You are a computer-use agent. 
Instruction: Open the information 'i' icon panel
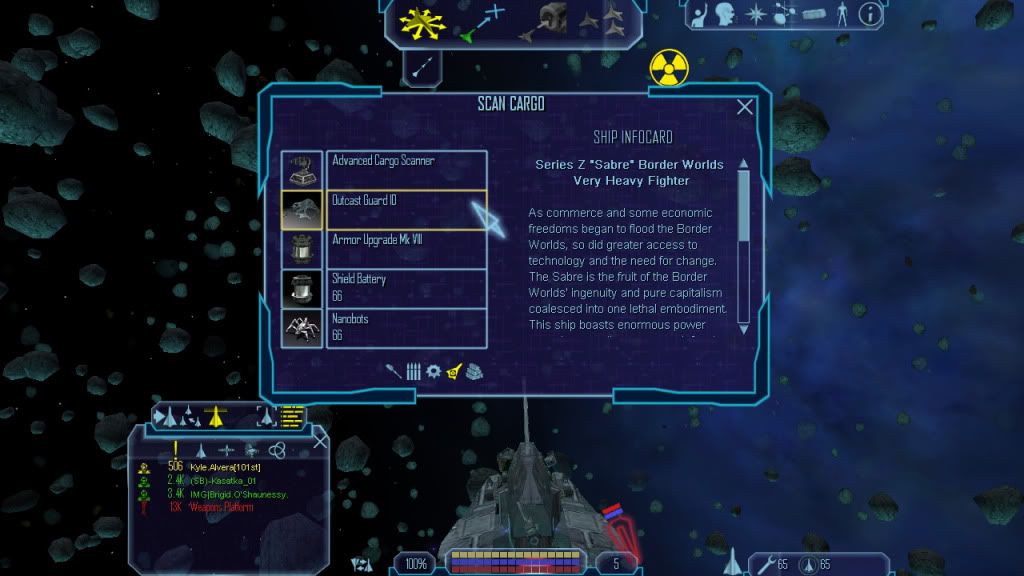871,14
